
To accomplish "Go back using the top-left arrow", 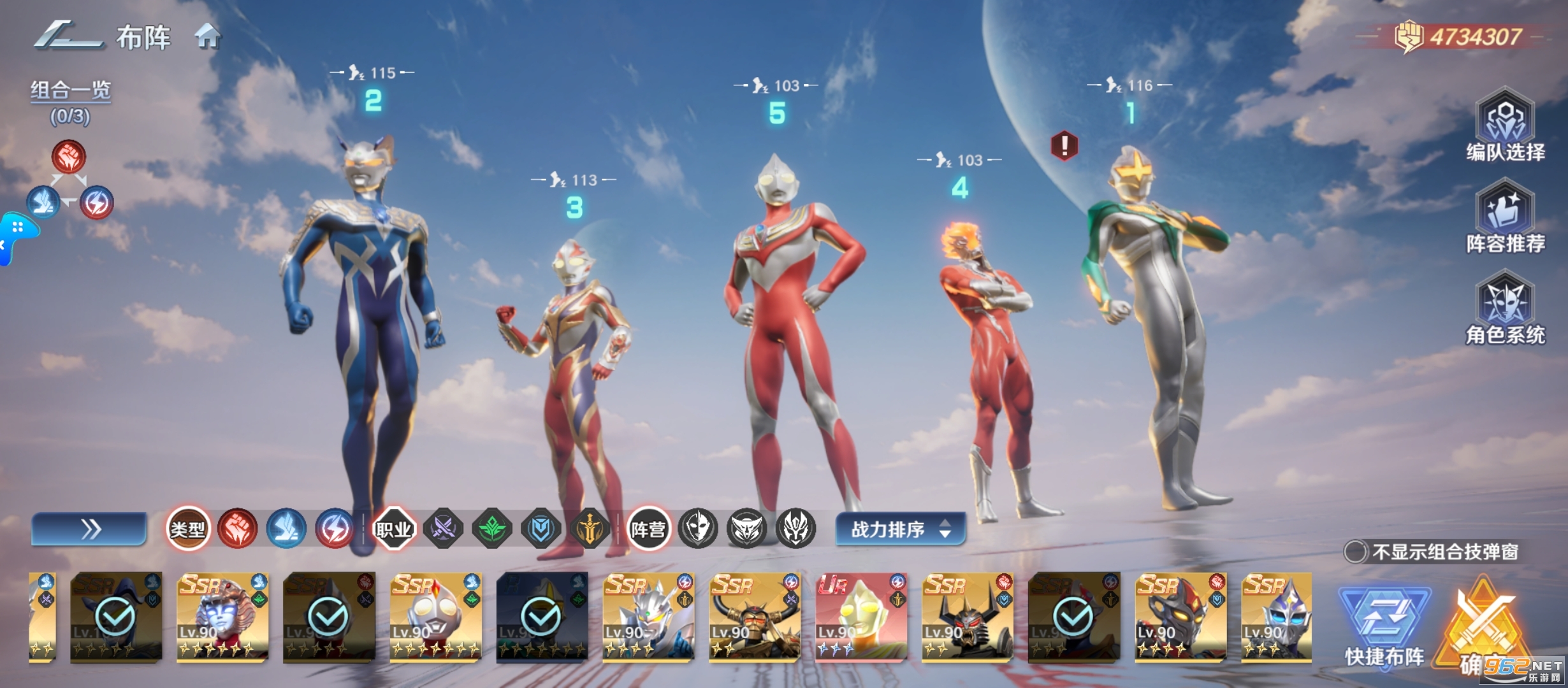I will pos(67,36).
